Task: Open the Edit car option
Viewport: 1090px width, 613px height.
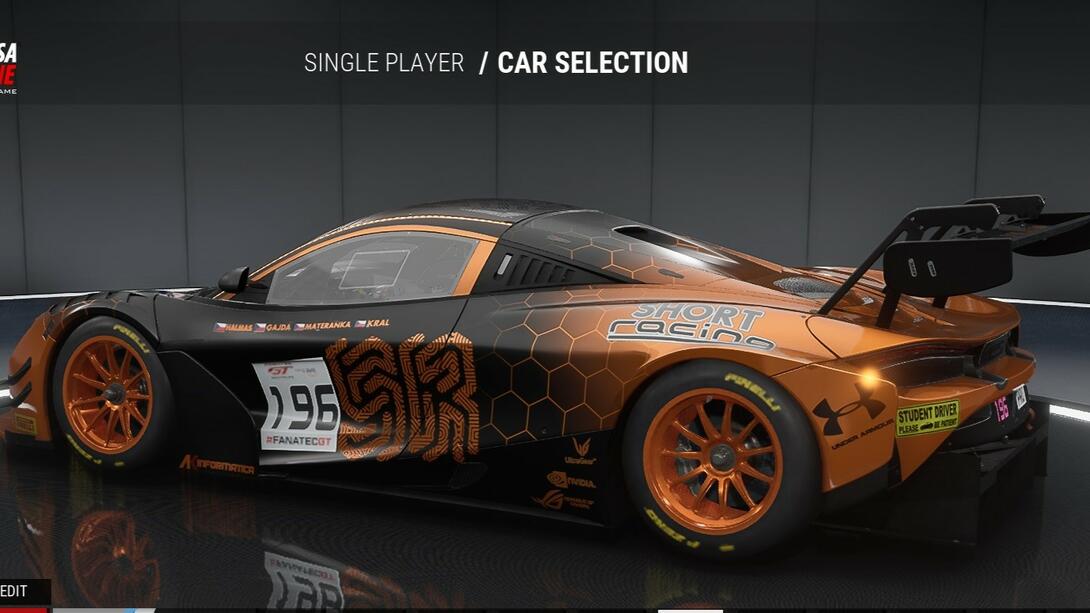Action: coord(16,591)
